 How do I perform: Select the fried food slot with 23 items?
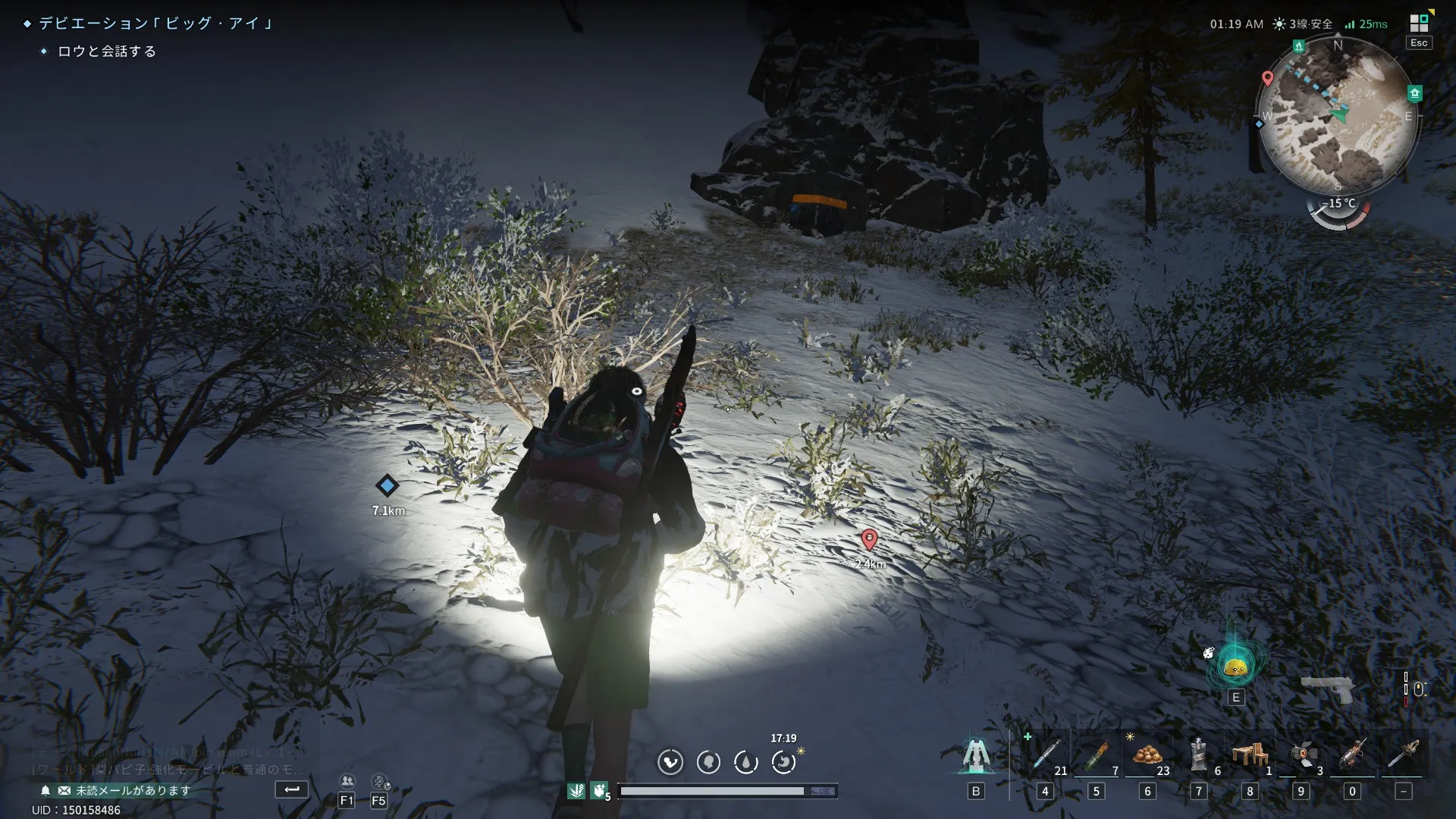(1147, 756)
